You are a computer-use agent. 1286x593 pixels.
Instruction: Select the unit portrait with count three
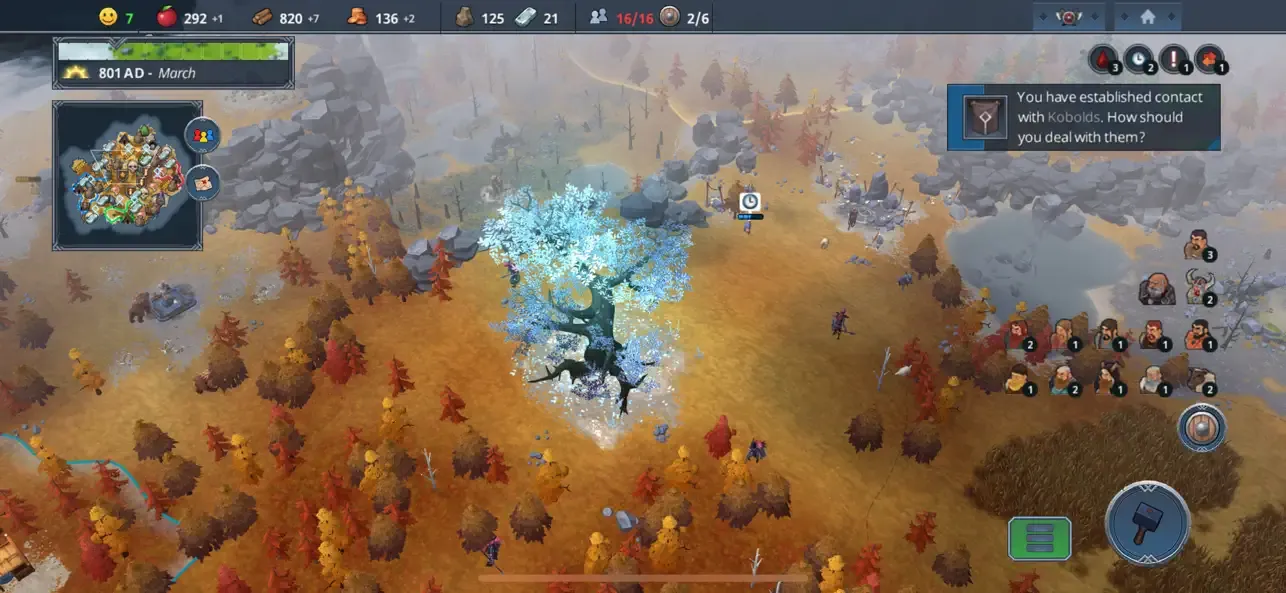pyautogui.click(x=1196, y=244)
